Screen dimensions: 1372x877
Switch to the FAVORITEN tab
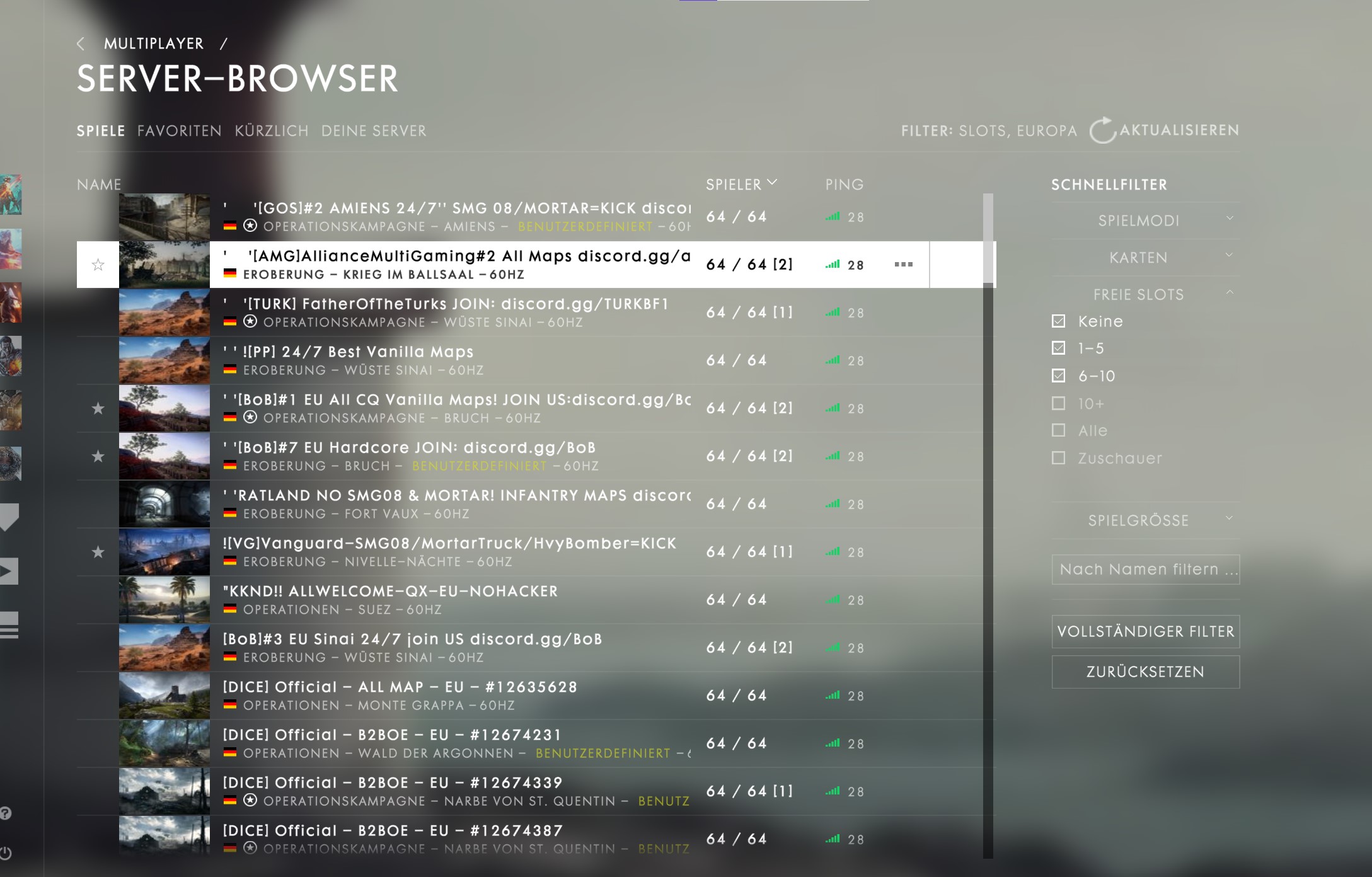[x=179, y=130]
